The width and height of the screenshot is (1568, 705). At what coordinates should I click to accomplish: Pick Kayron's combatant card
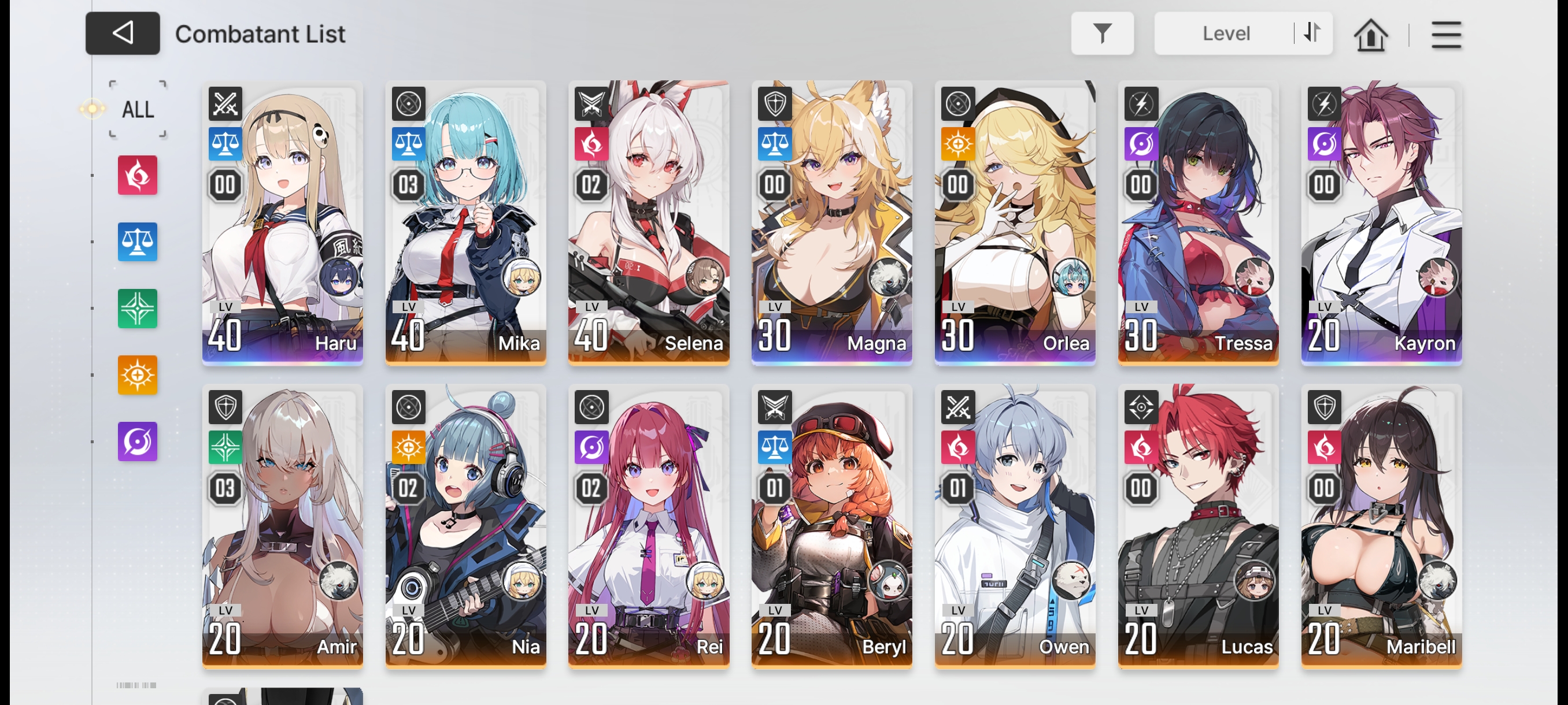1381,222
